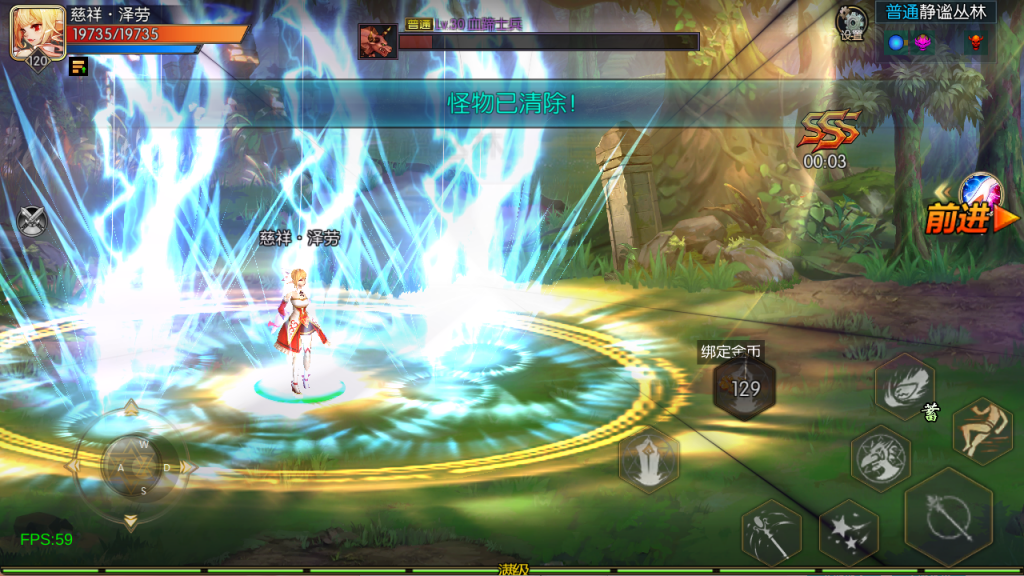
Task: Select the boar enemy target portrait
Action: [x=378, y=41]
